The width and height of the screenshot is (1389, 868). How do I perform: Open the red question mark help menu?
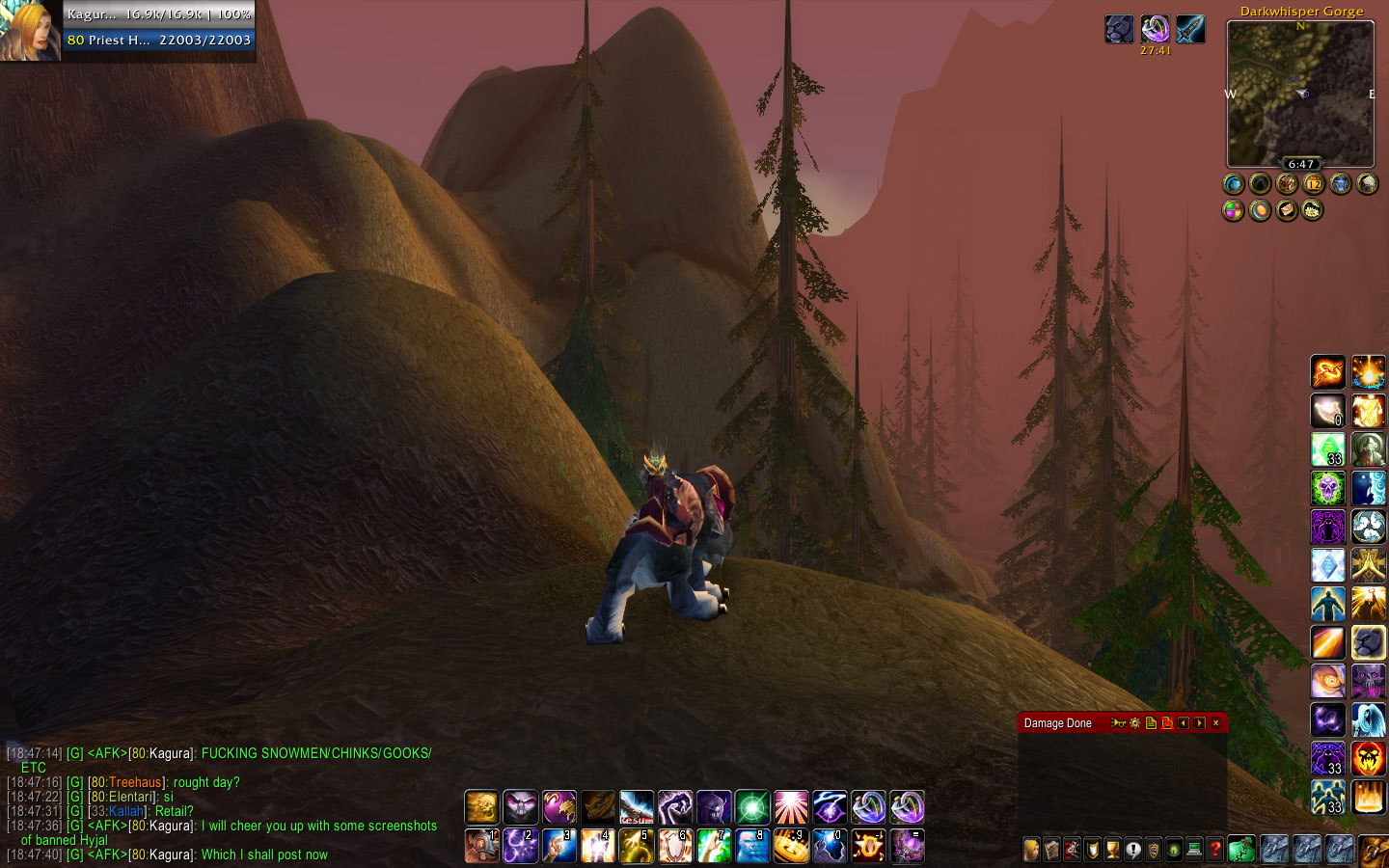click(x=1215, y=850)
